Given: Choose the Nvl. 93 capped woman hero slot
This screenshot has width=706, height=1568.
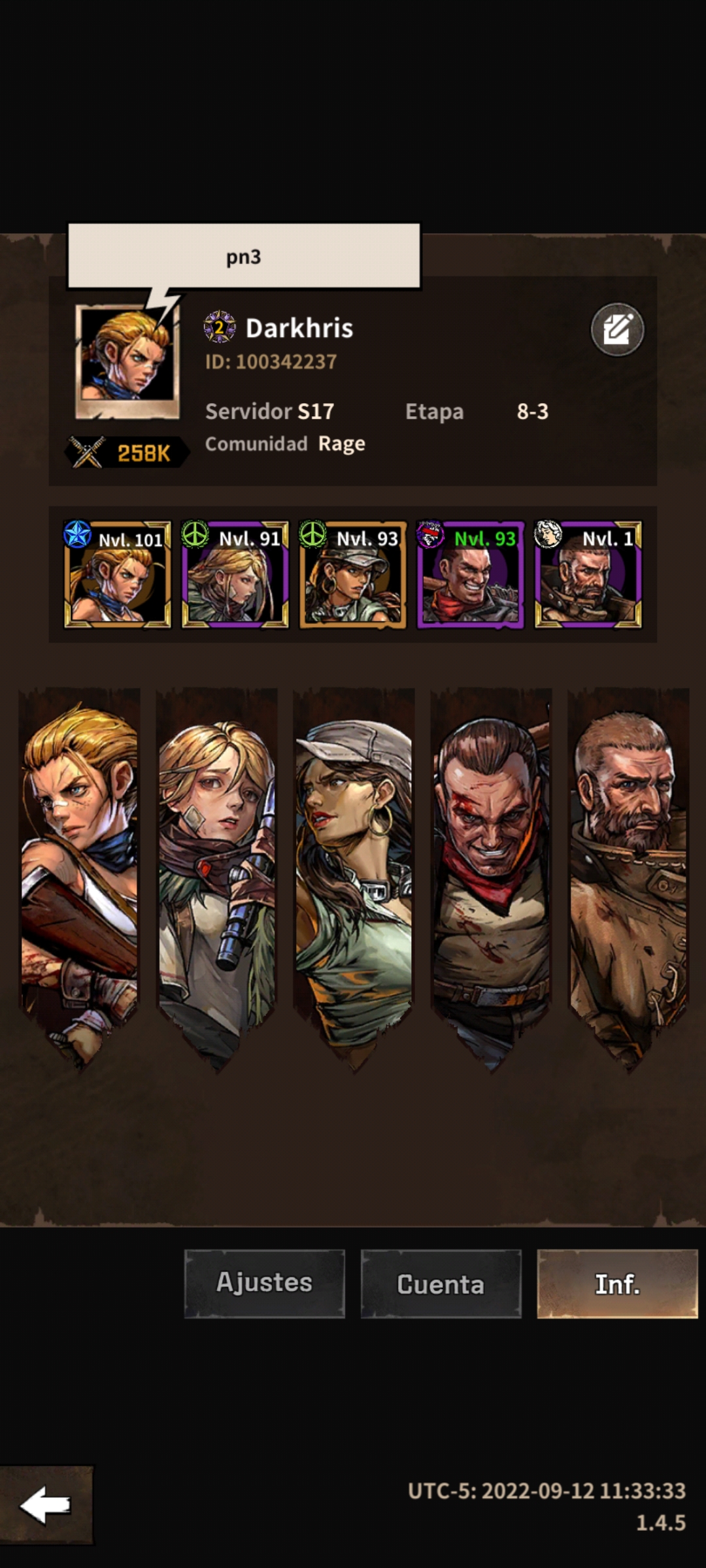Looking at the screenshot, I should click(x=353, y=574).
